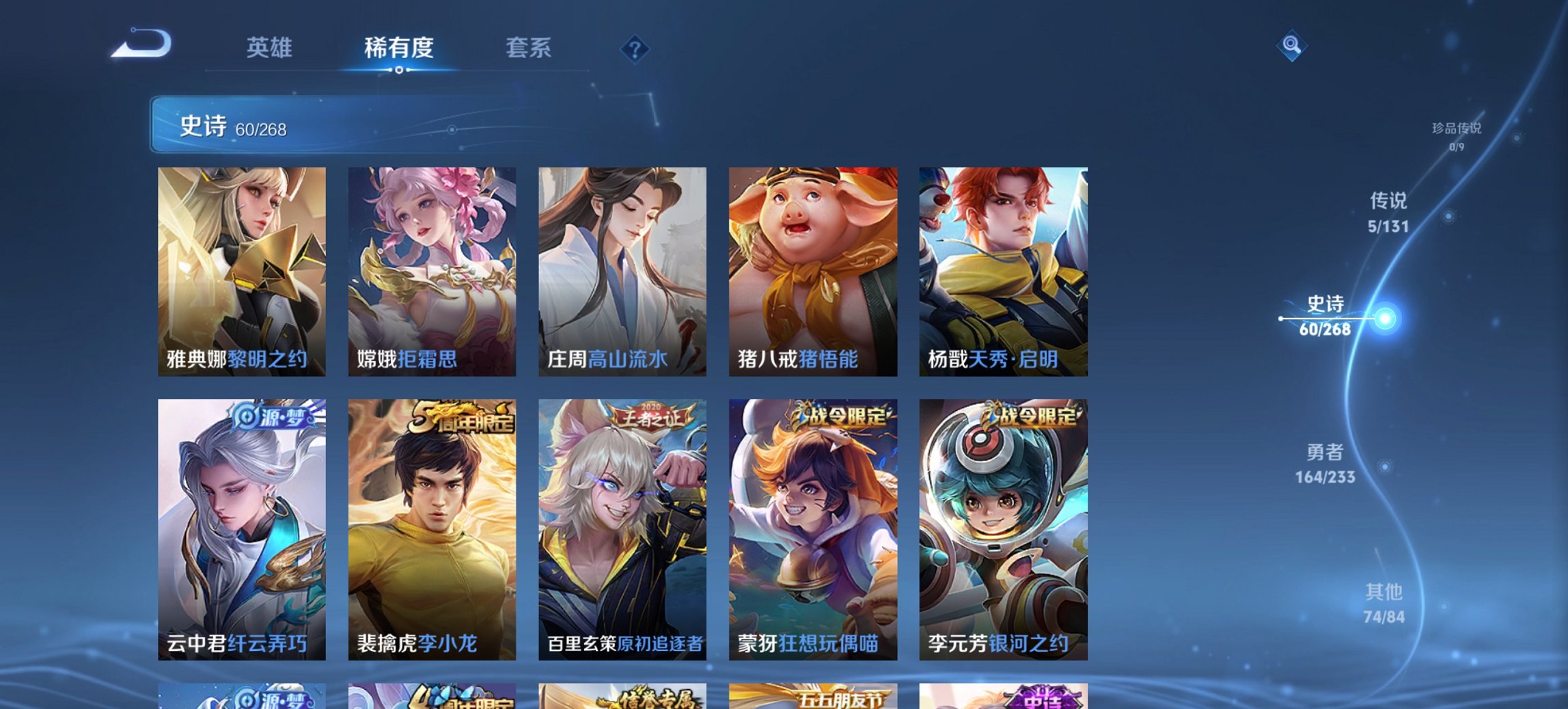Image resolution: width=1568 pixels, height=709 pixels.
Task: Select the 稀有度 tab
Action: pyautogui.click(x=399, y=48)
